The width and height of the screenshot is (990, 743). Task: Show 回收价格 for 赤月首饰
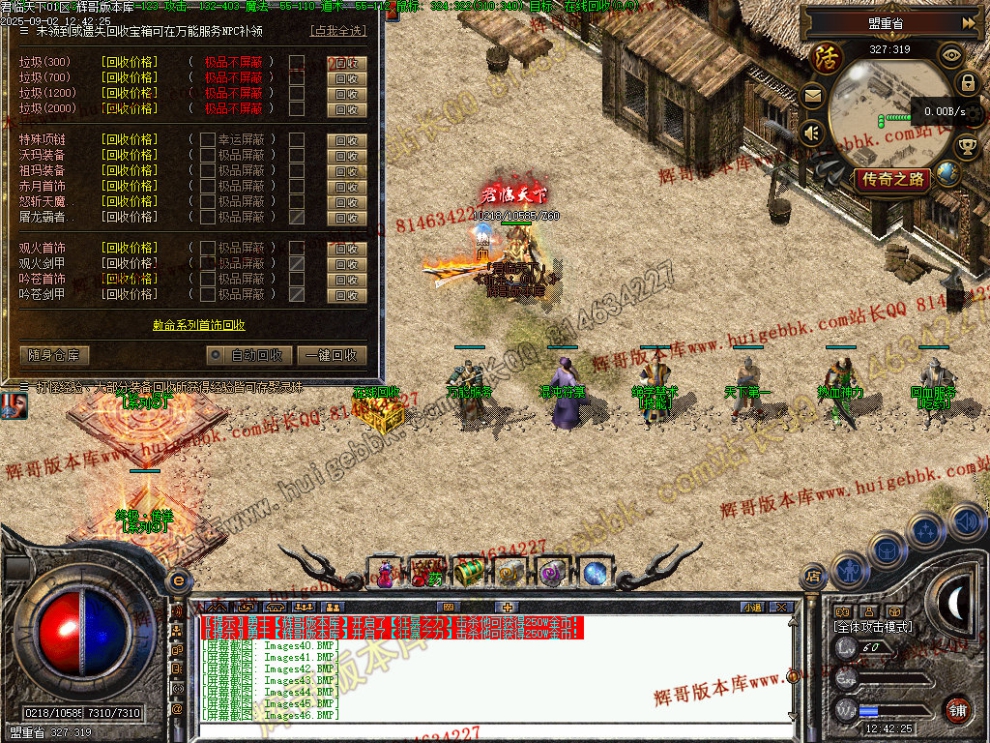coord(129,186)
